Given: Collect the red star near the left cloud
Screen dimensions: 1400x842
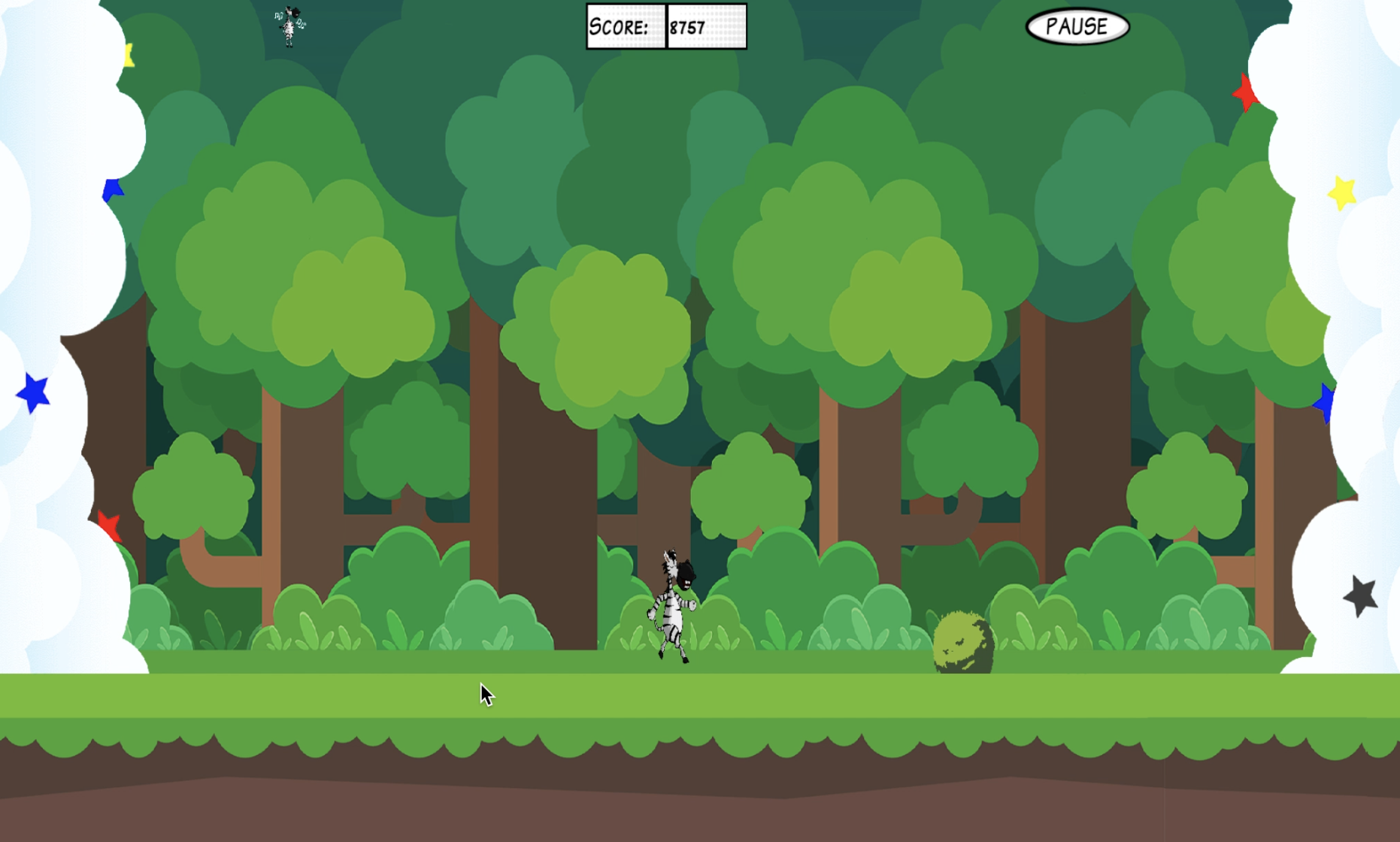Looking at the screenshot, I should coord(110,524).
